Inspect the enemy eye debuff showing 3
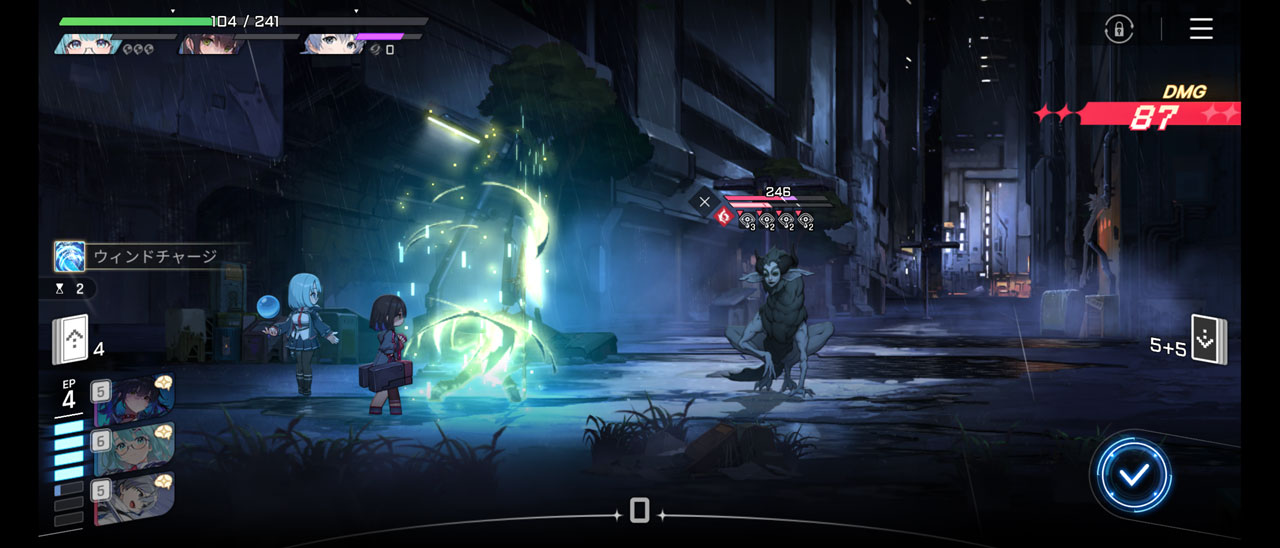The image size is (1280, 548). pos(748,220)
